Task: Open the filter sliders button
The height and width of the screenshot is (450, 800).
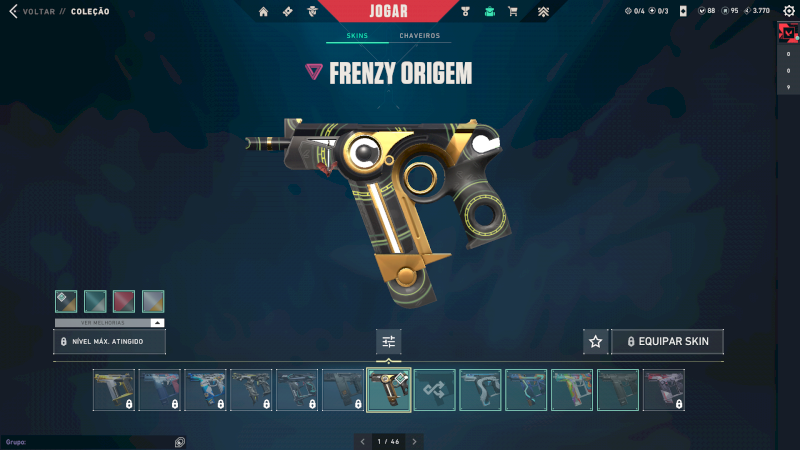Action: pyautogui.click(x=389, y=342)
